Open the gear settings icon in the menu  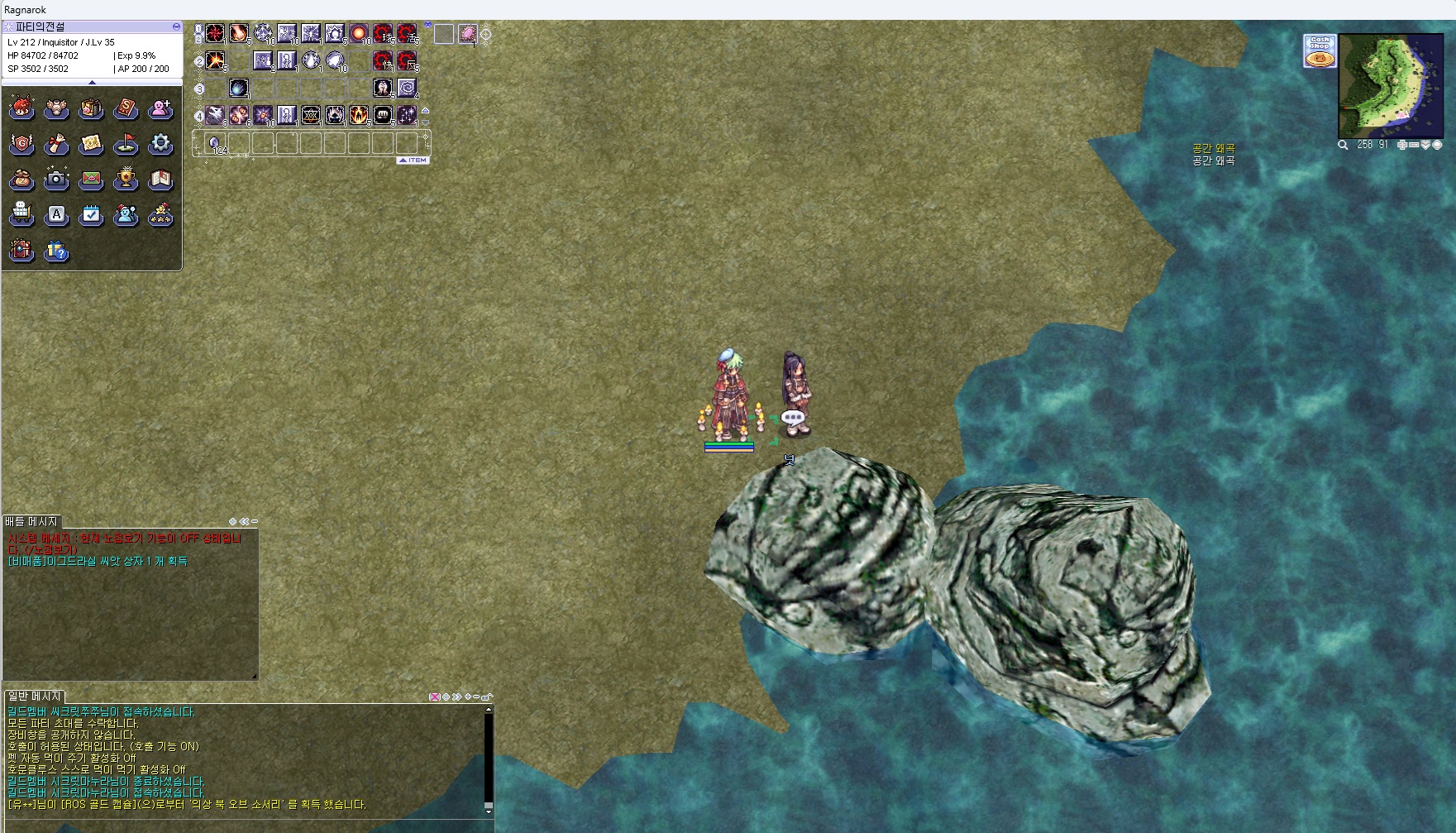coord(160,144)
